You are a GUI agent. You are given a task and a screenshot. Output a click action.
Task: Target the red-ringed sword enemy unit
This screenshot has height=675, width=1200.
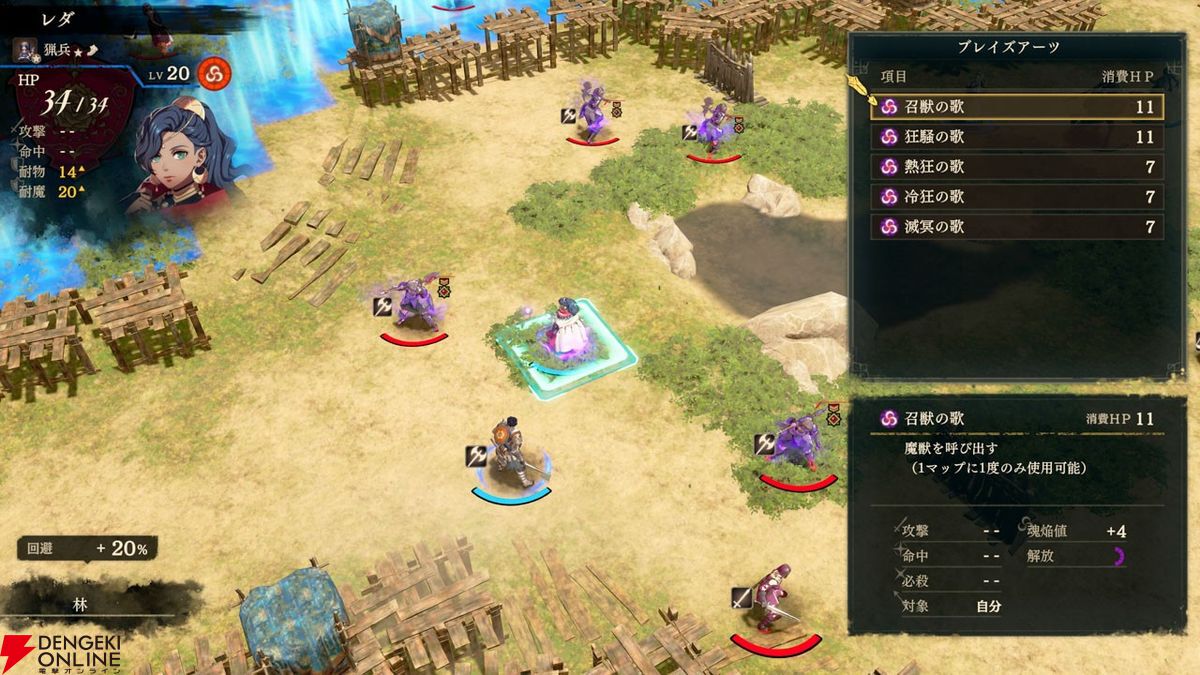pos(772,602)
